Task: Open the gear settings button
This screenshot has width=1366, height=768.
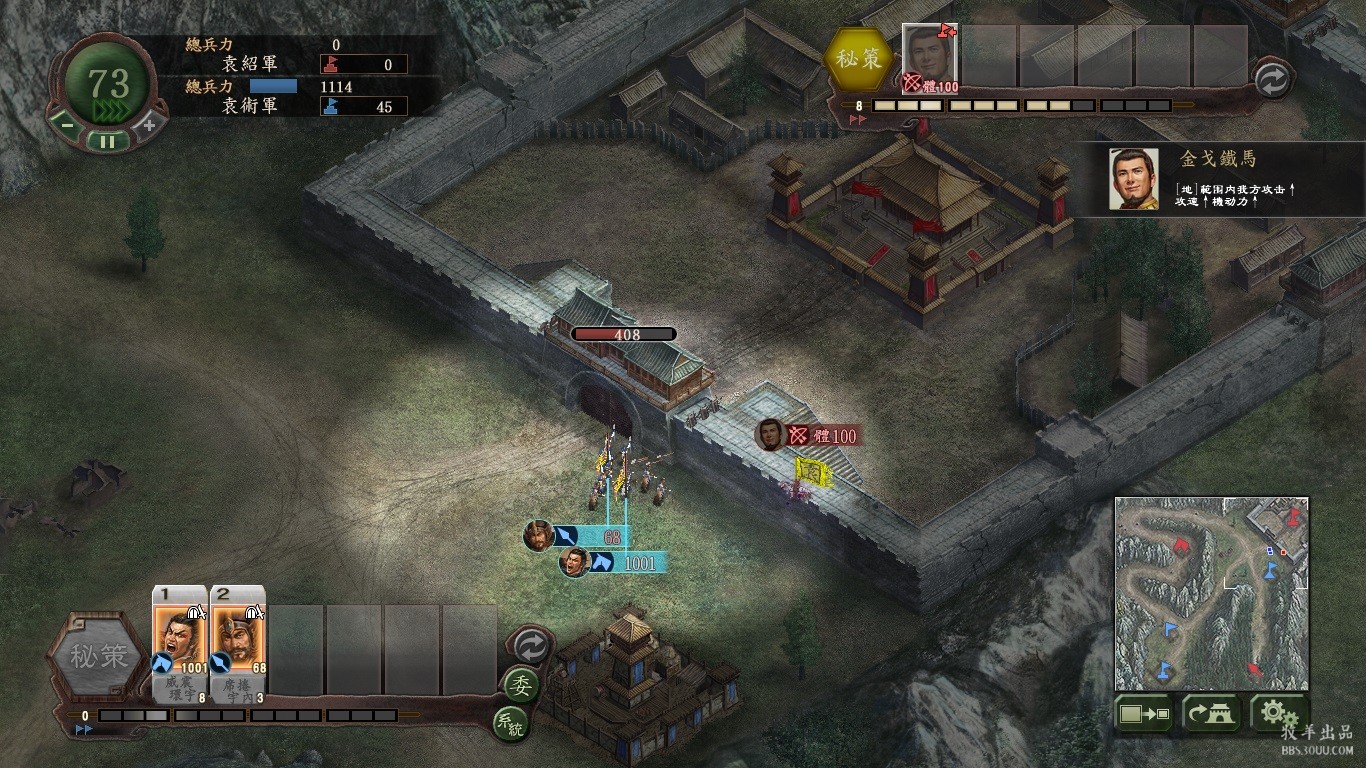Action: click(1277, 714)
